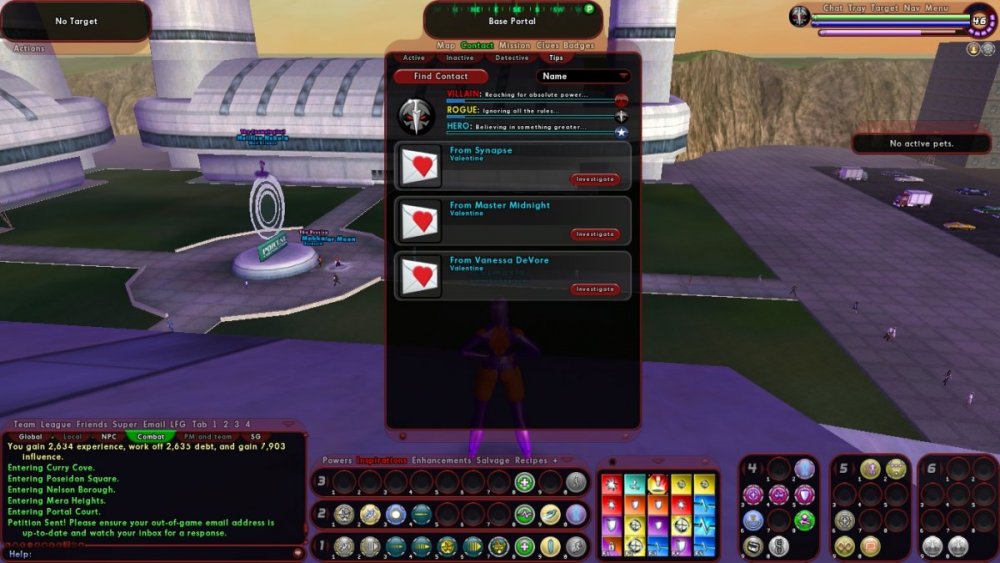Image resolution: width=1000 pixels, height=563 pixels.
Task: Show the Mission tab
Action: click(x=515, y=45)
